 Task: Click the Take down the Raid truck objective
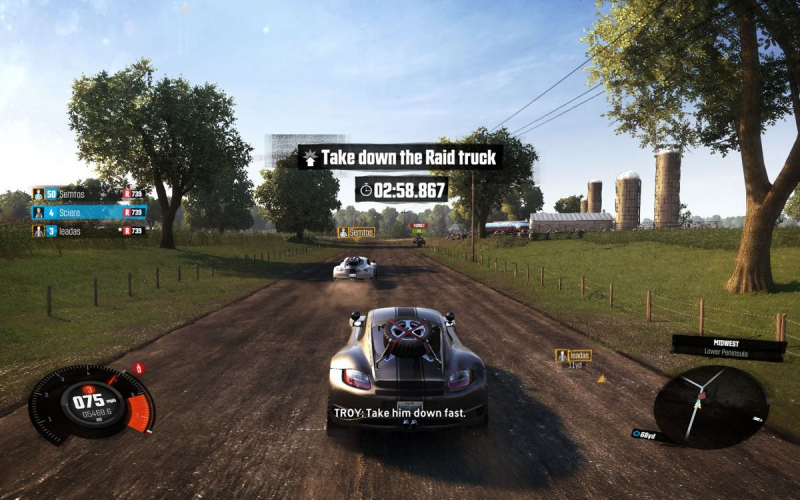pyautogui.click(x=400, y=157)
